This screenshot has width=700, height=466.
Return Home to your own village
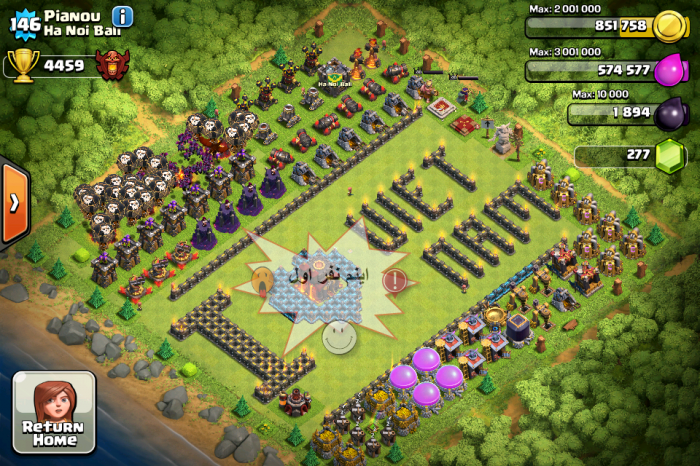click(53, 411)
